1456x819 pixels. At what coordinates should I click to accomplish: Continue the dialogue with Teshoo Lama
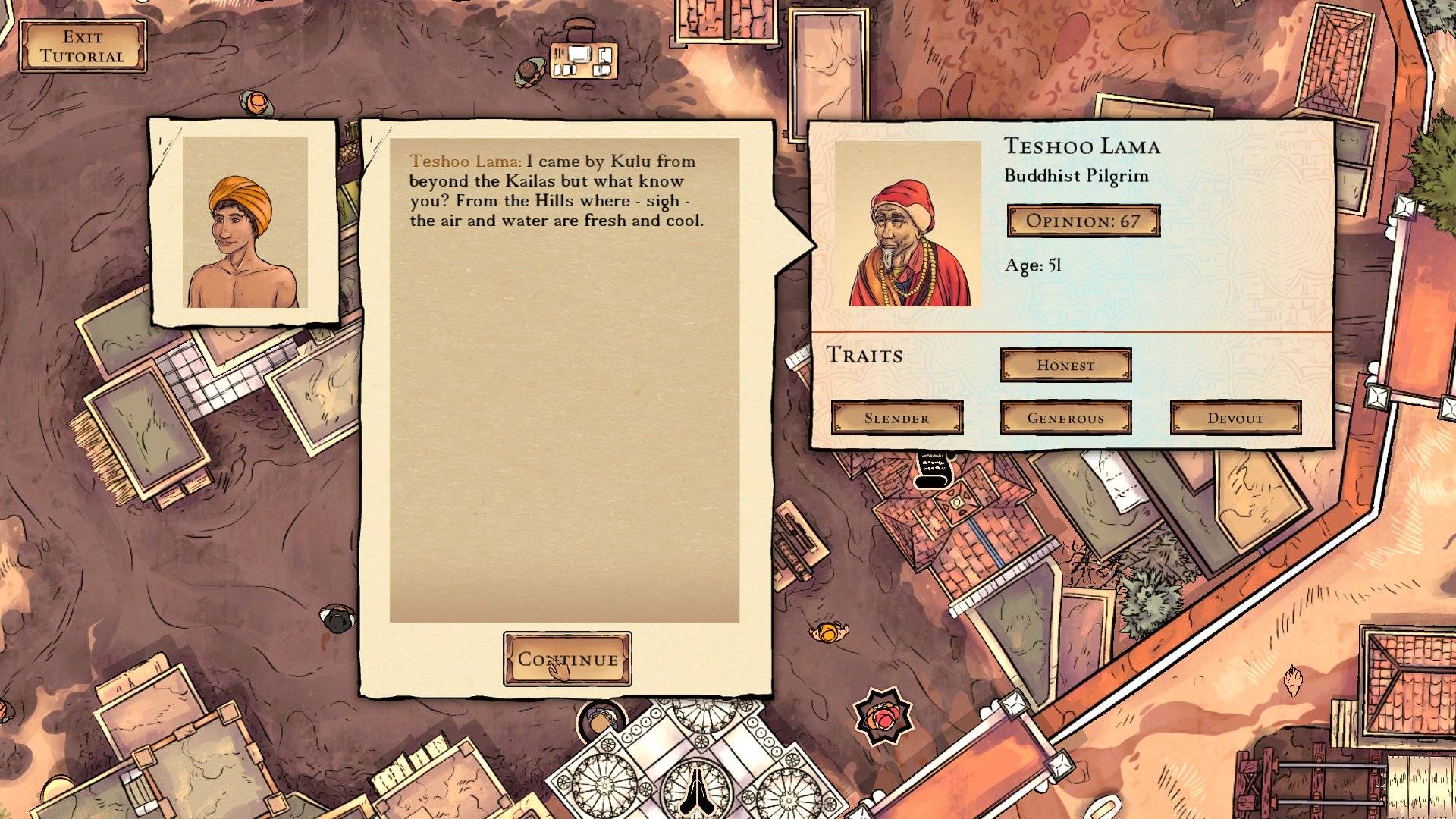pos(567,659)
